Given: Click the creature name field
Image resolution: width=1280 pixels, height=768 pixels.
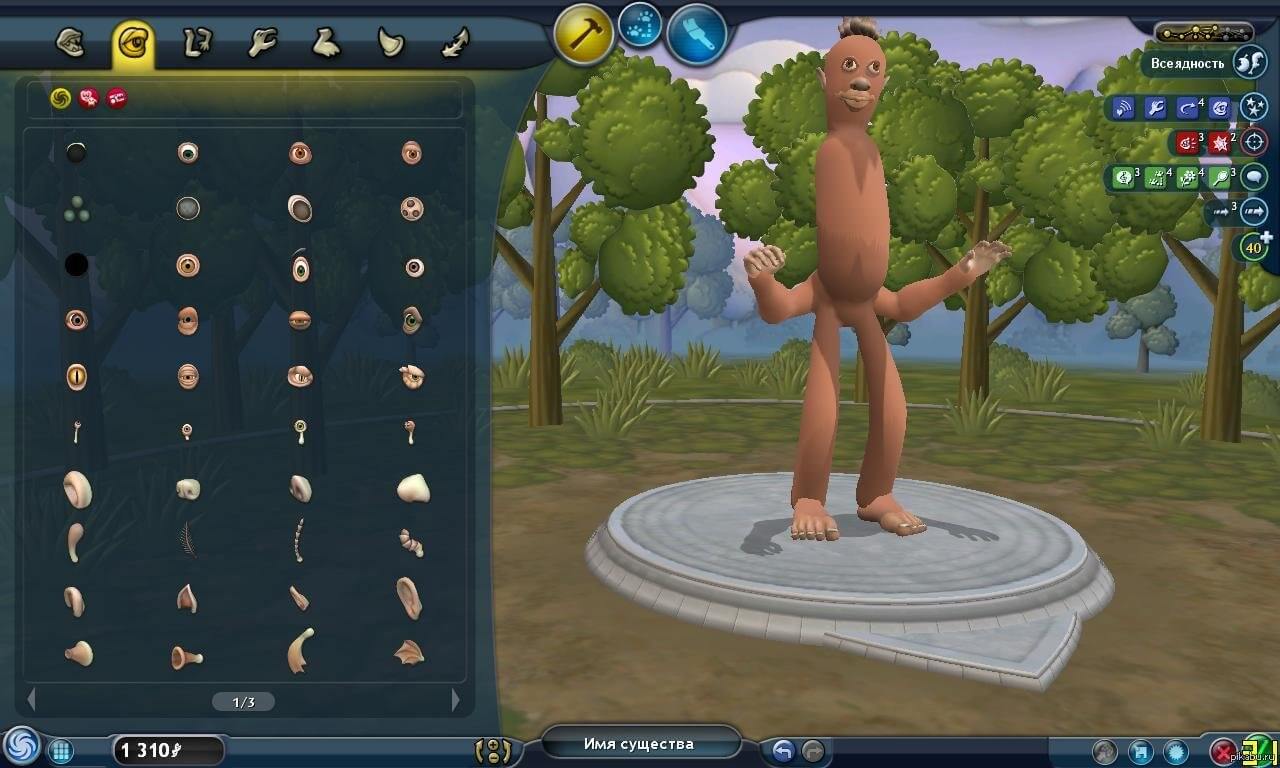Looking at the screenshot, I should tap(639, 744).
